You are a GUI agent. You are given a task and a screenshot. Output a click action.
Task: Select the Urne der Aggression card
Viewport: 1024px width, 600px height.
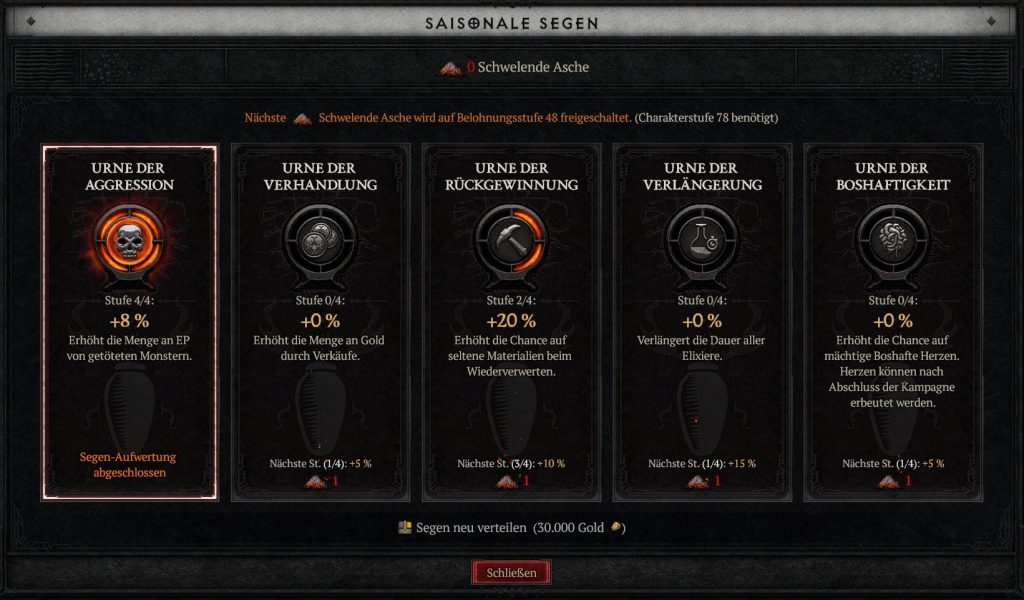point(128,322)
